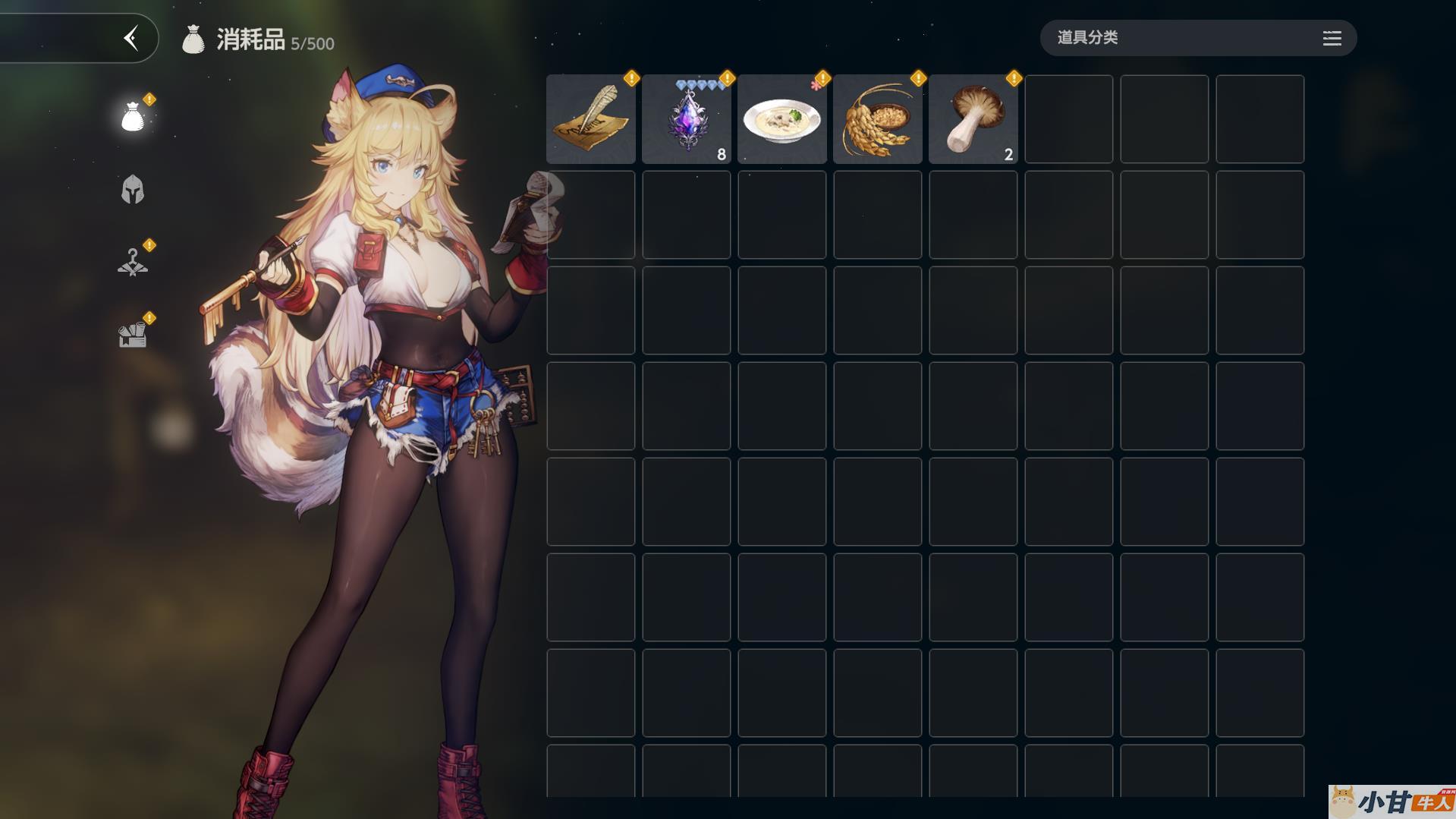This screenshot has width=1456, height=819.
Task: Go back with the arrow button
Action: click(x=131, y=38)
